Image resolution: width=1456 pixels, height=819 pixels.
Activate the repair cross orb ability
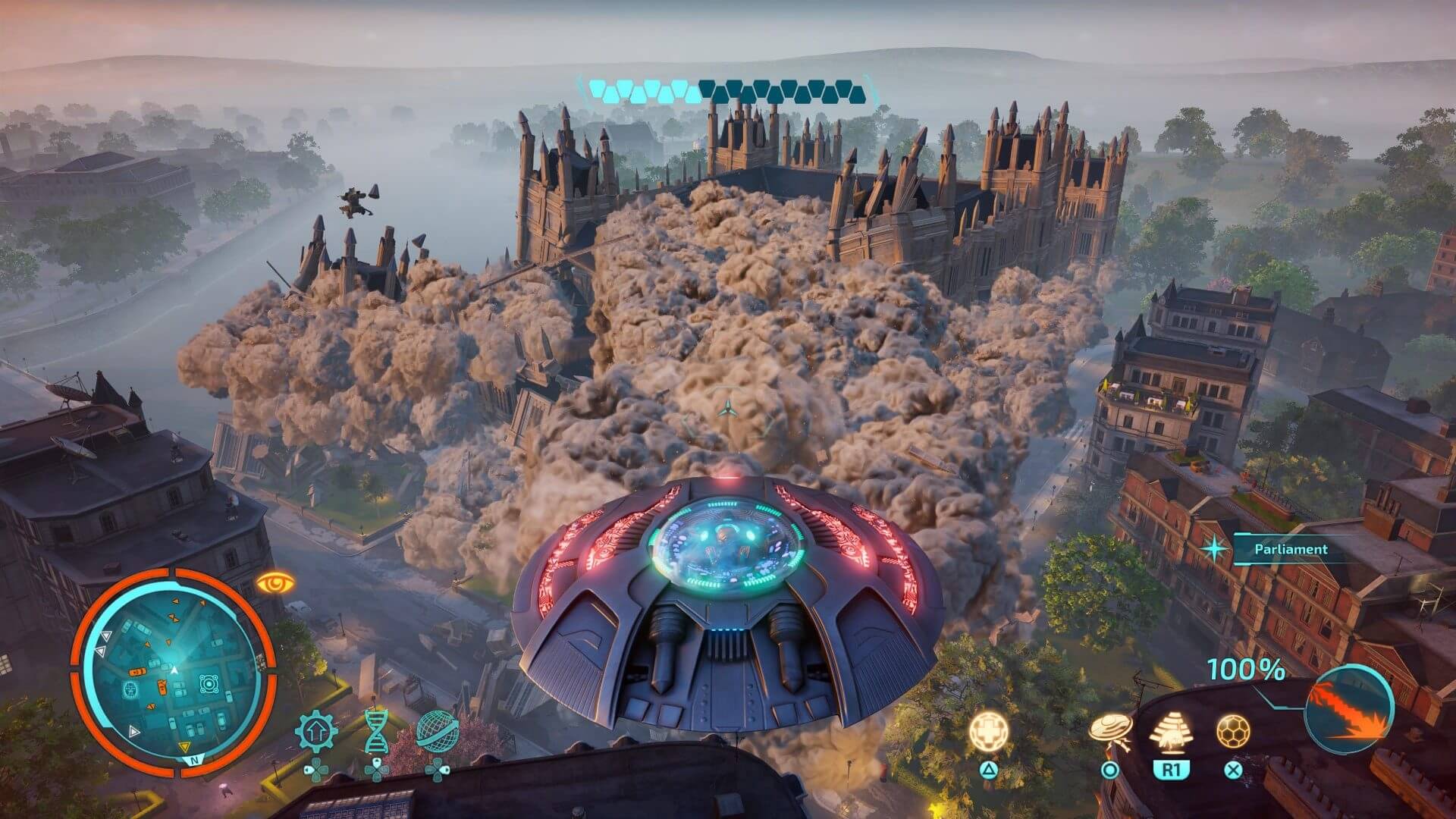[989, 731]
